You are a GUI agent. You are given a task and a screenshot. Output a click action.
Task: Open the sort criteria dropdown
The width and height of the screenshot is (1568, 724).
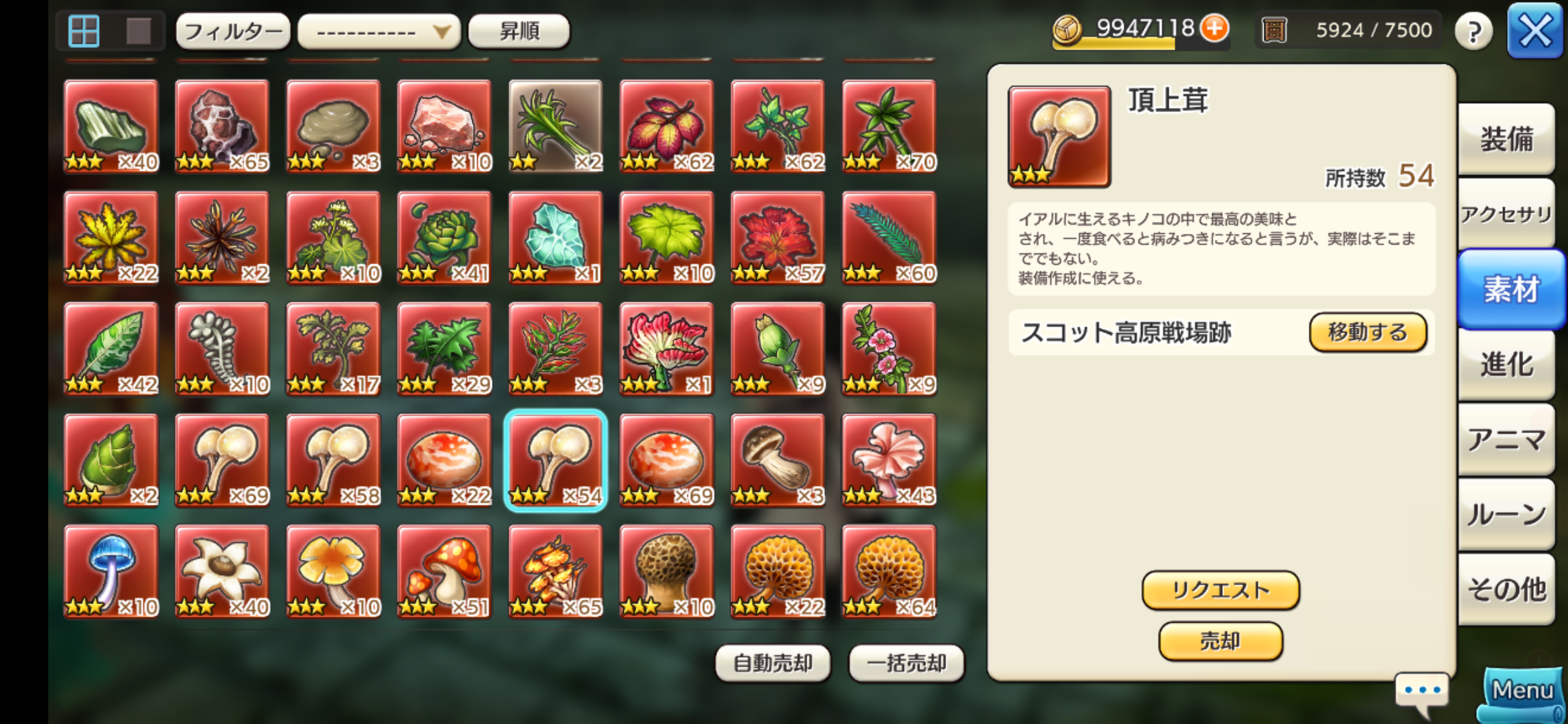click(377, 31)
